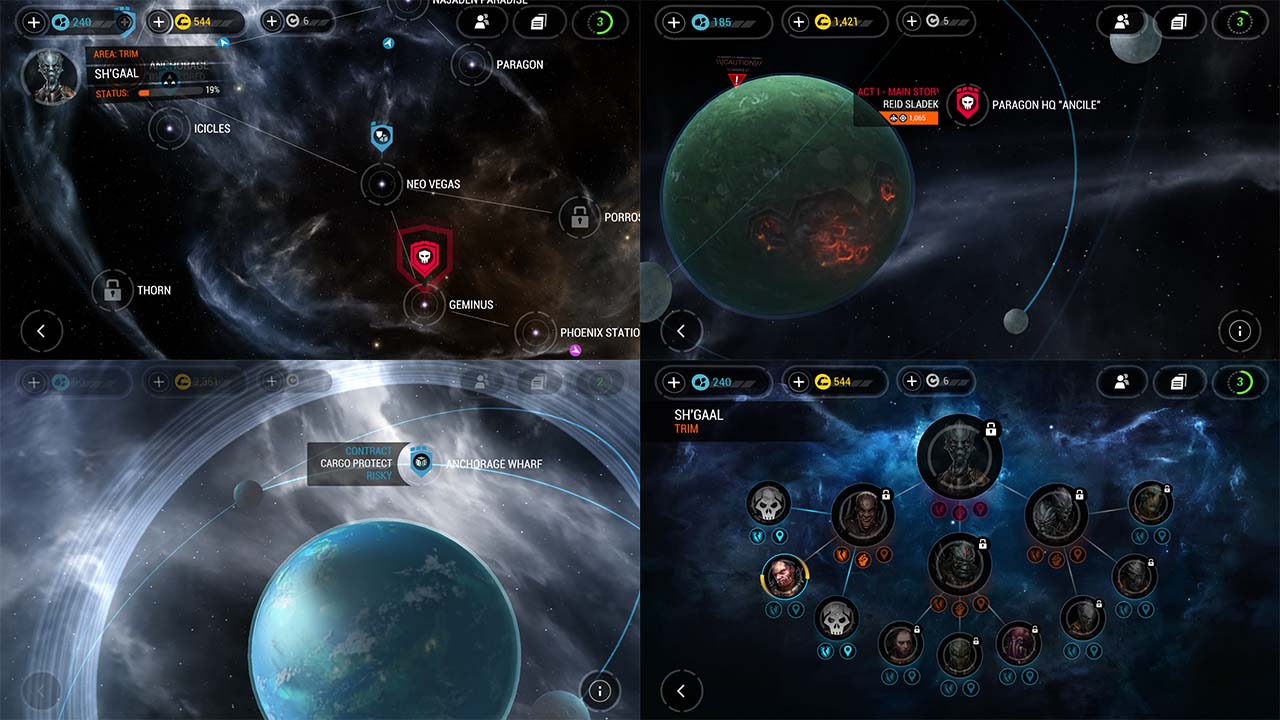Tap the Cargo Protect contract shield icon

tap(420, 463)
